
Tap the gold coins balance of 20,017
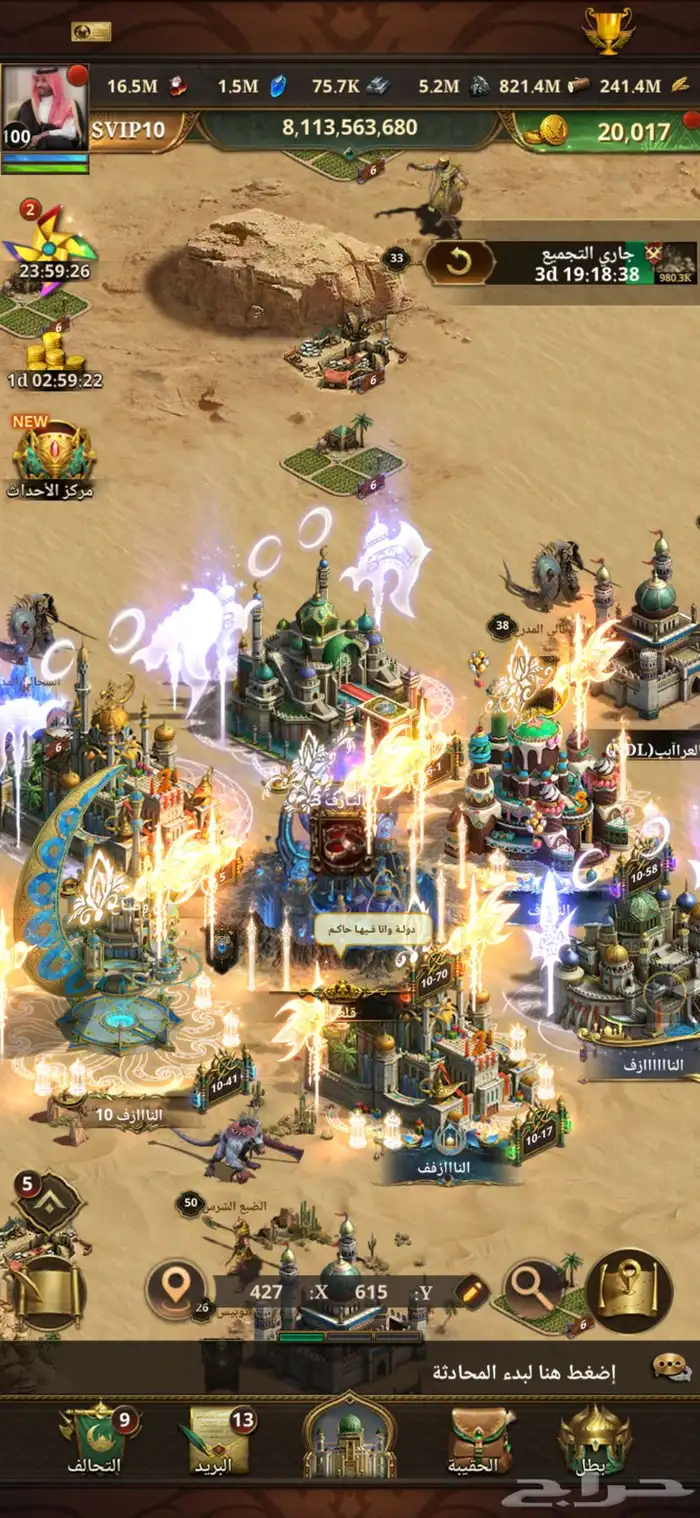(x=608, y=131)
